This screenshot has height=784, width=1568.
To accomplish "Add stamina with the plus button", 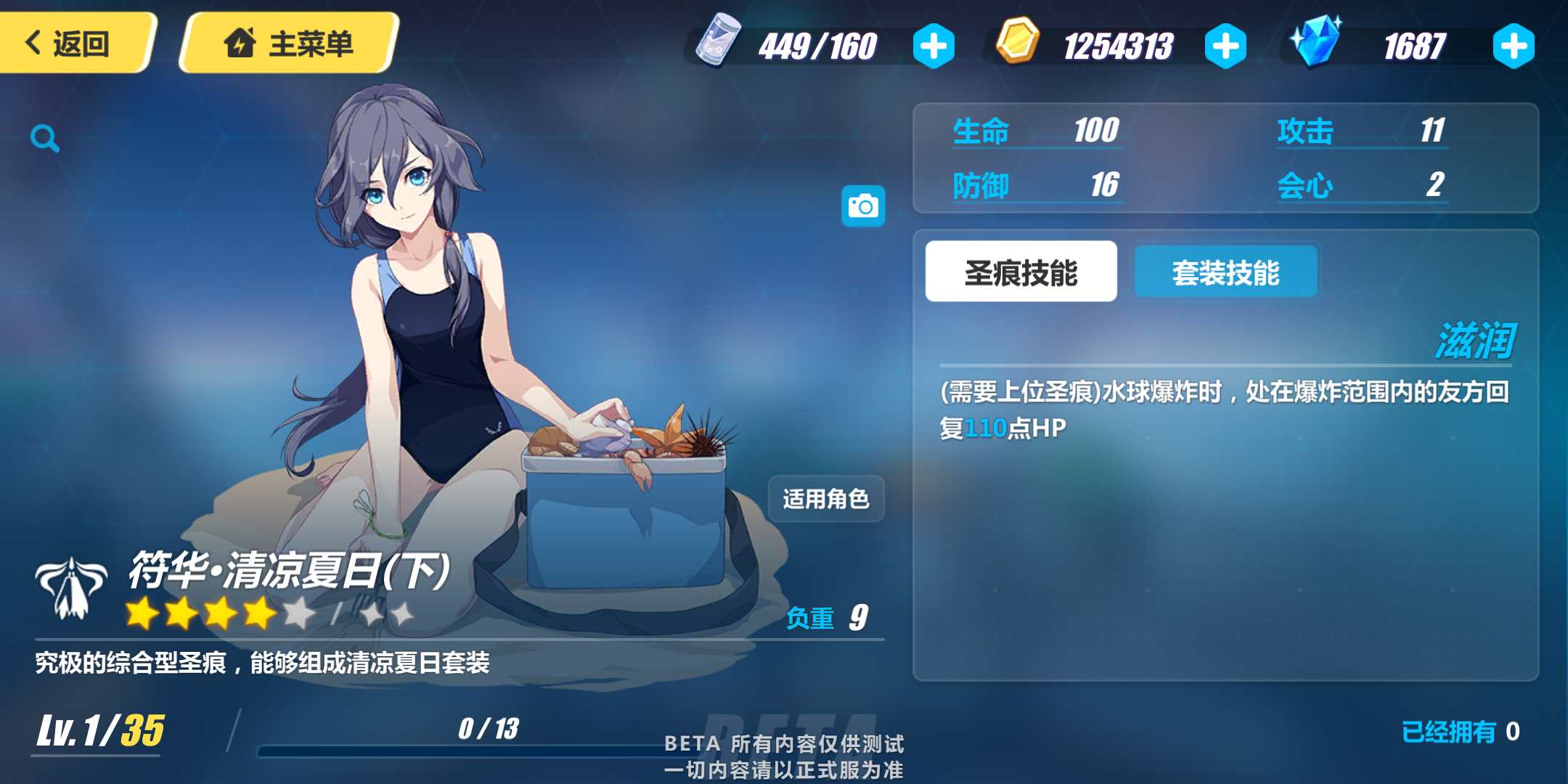I will coord(934,45).
